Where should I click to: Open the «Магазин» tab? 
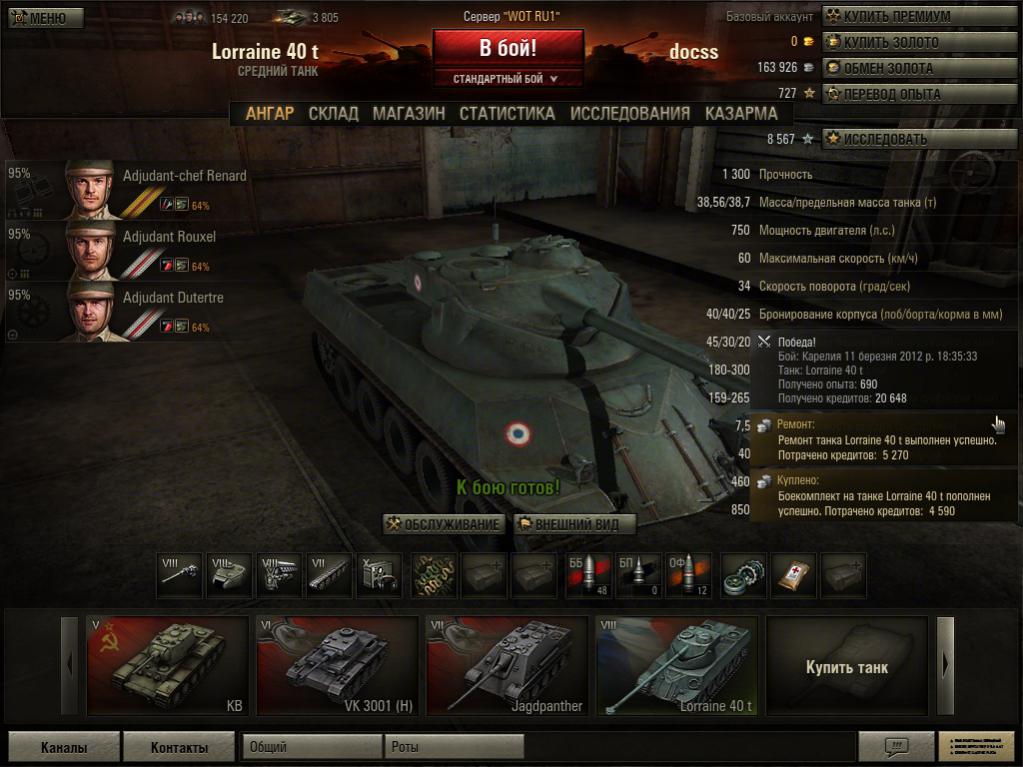[x=408, y=114]
